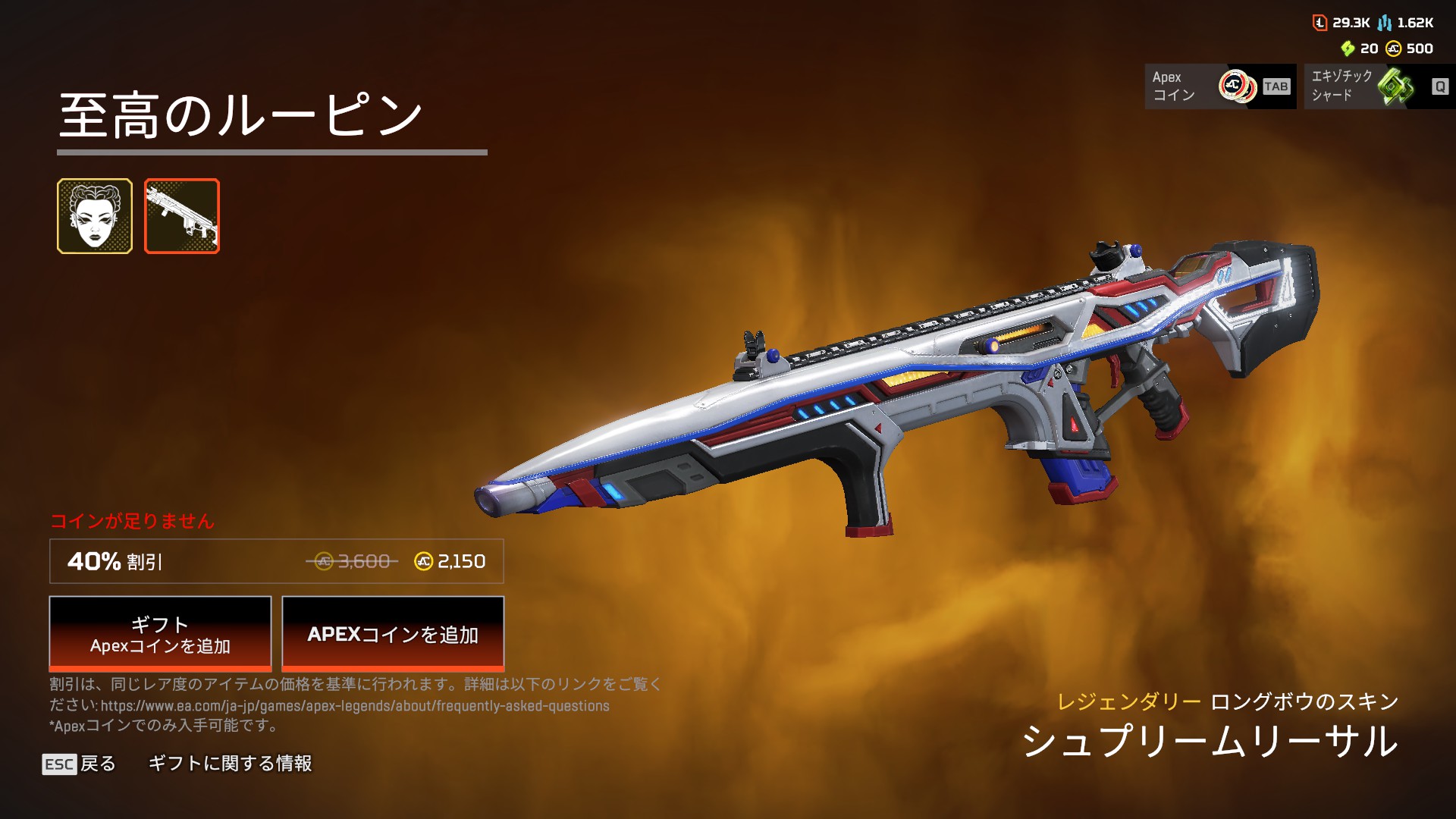1456x819 pixels.
Task: Show the gift information (ギフトに関する情報)
Action: [x=230, y=764]
